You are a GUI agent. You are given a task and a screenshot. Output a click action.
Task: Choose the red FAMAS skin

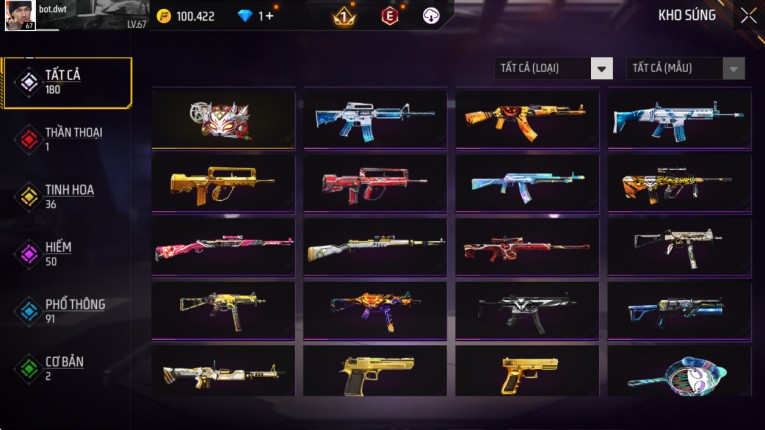tap(375, 184)
